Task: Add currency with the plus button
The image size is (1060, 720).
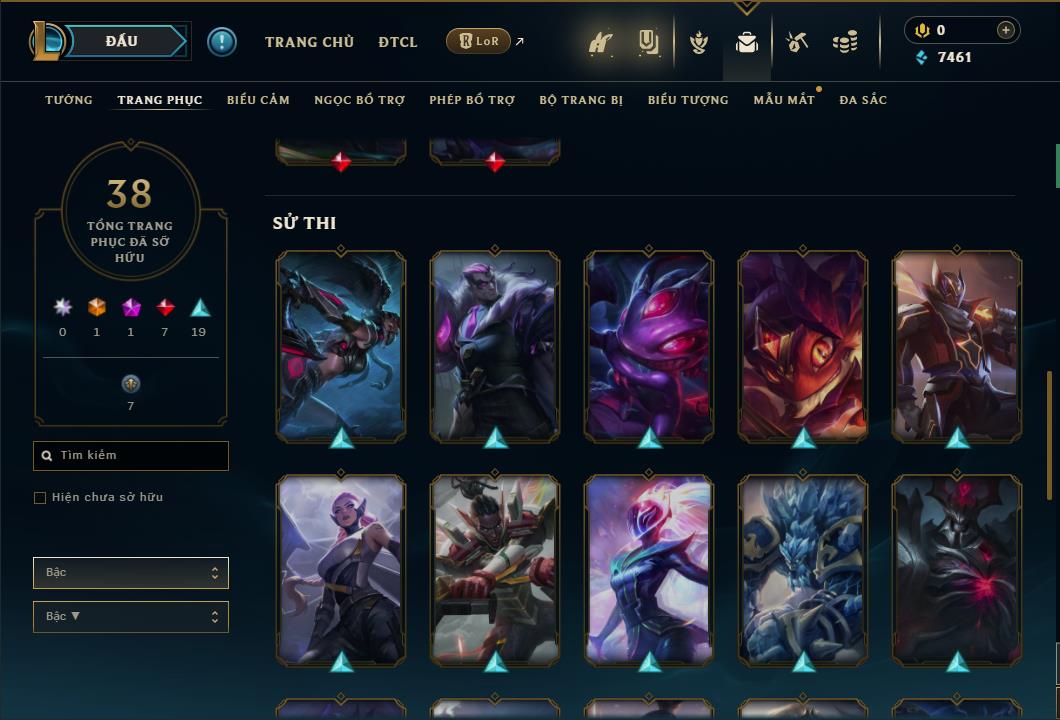Action: click(1006, 30)
